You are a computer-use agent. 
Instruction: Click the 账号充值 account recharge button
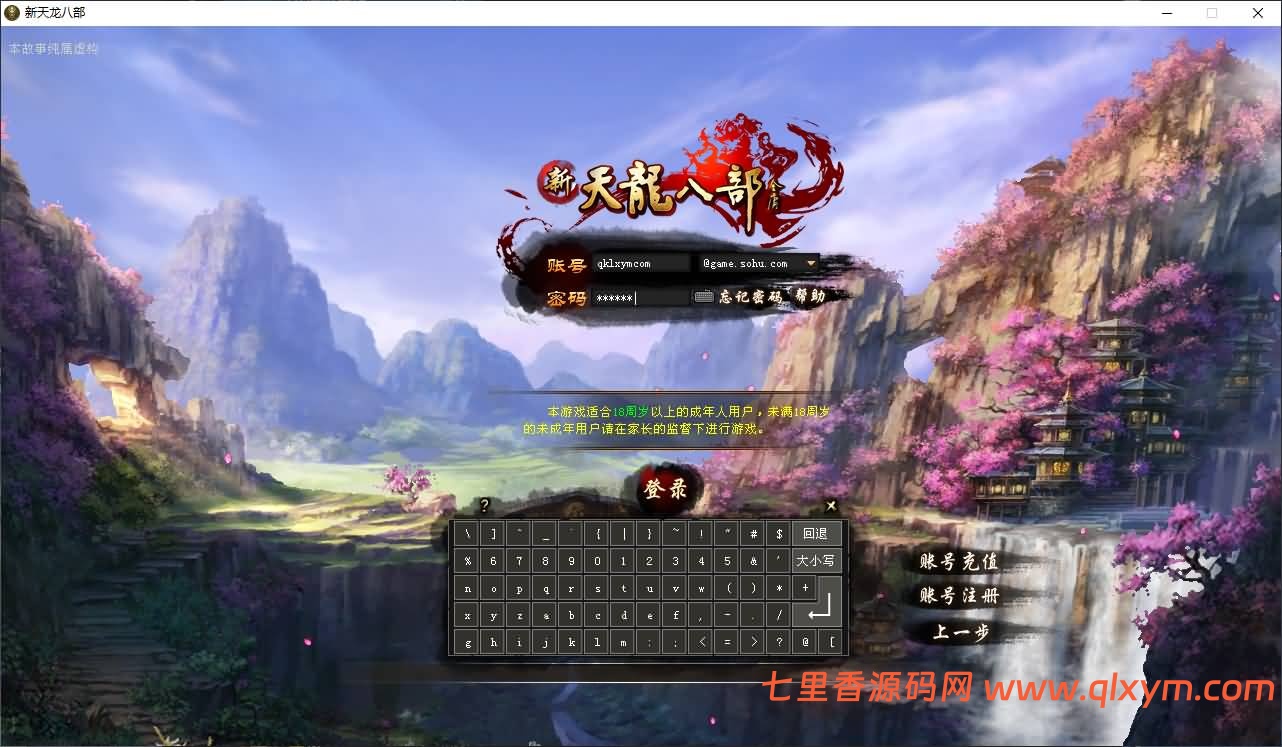pyautogui.click(x=958, y=562)
